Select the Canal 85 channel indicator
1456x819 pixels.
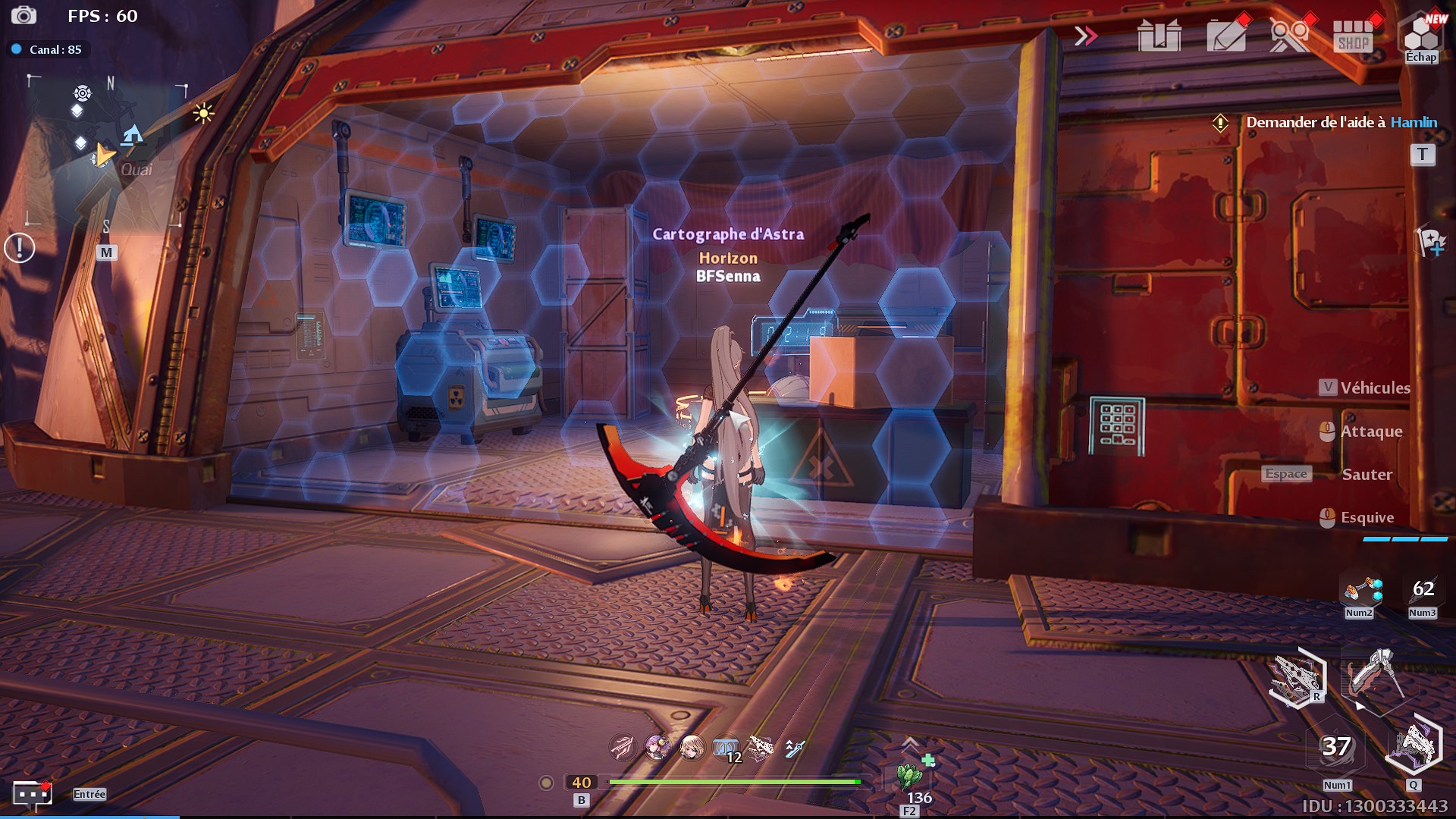click(x=49, y=49)
